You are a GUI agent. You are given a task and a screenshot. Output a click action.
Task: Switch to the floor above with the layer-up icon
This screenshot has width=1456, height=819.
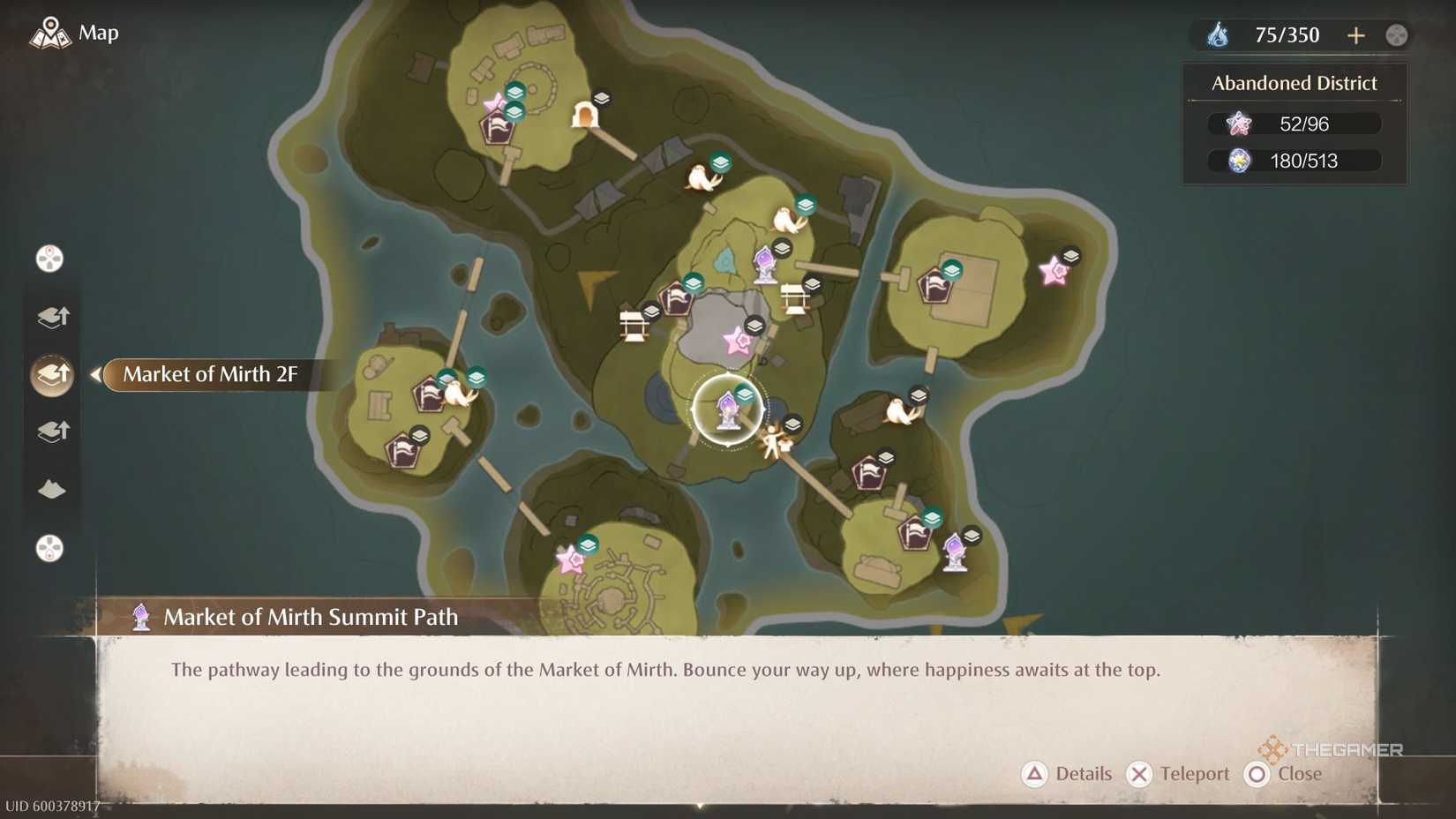tap(50, 316)
